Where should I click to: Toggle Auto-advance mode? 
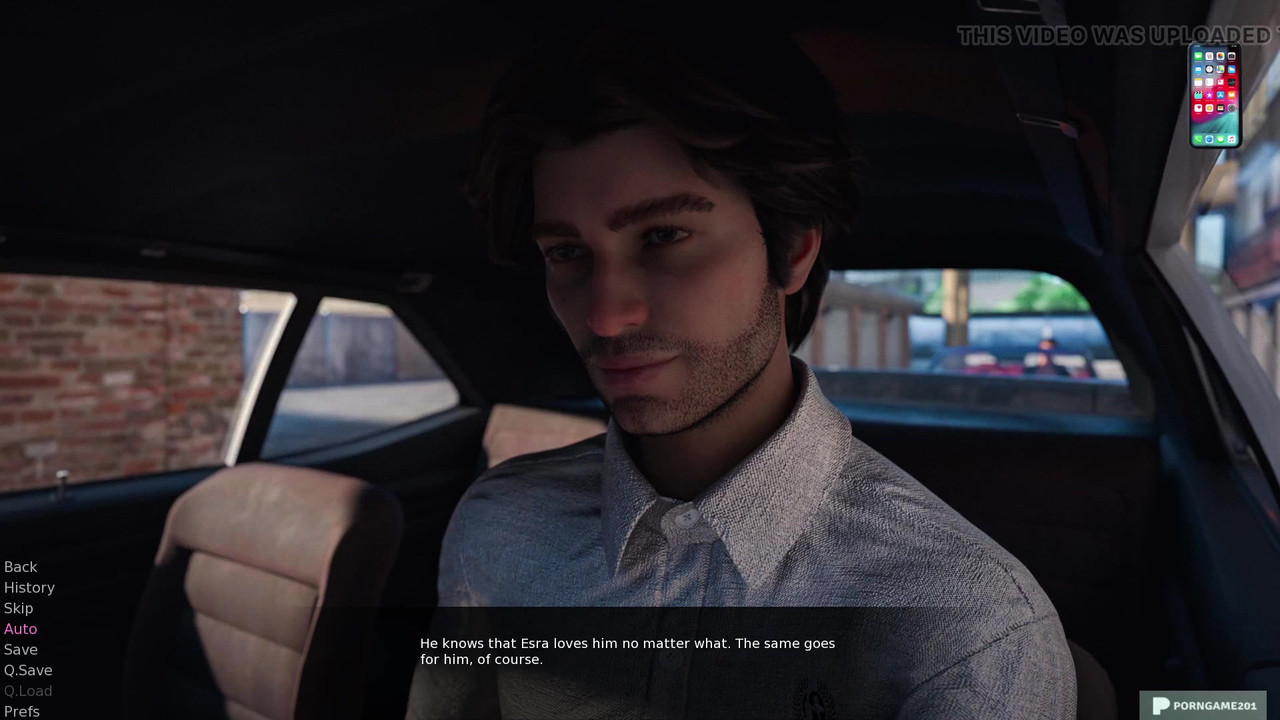pos(20,629)
